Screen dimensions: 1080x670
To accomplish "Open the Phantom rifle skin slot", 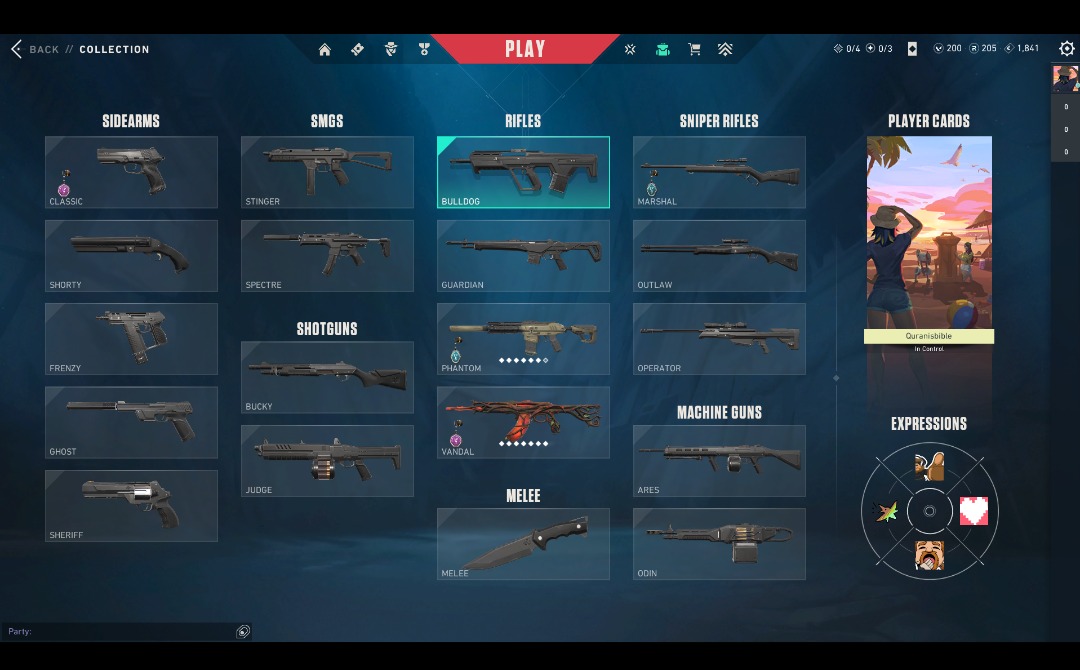I will pos(523,339).
